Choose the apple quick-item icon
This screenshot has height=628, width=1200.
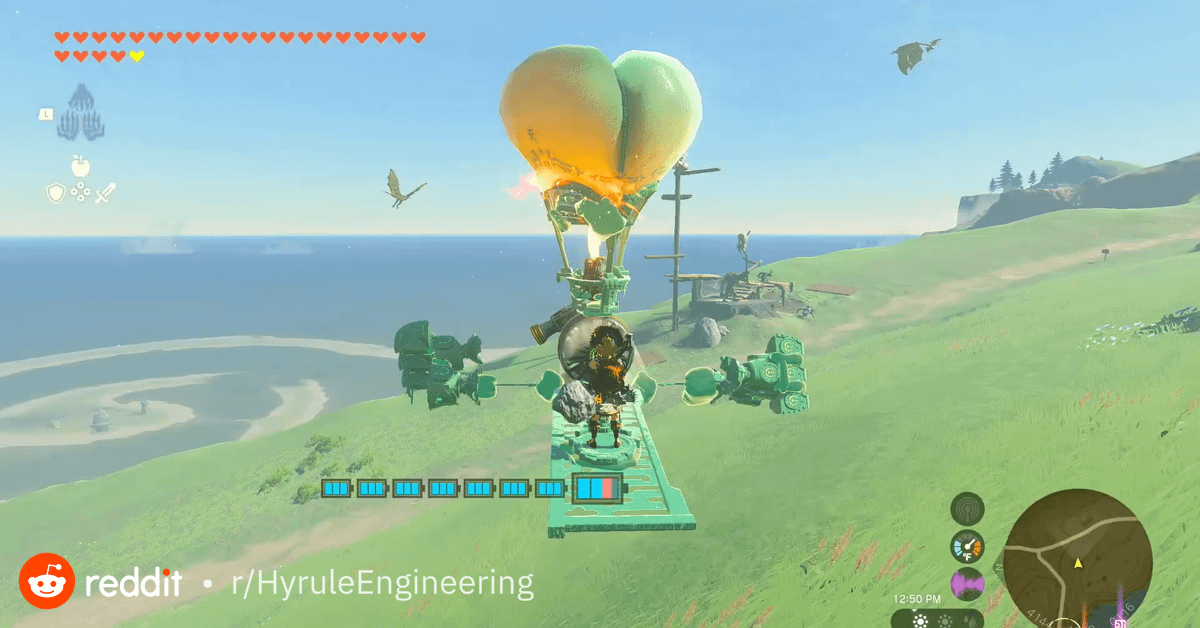click(80, 165)
